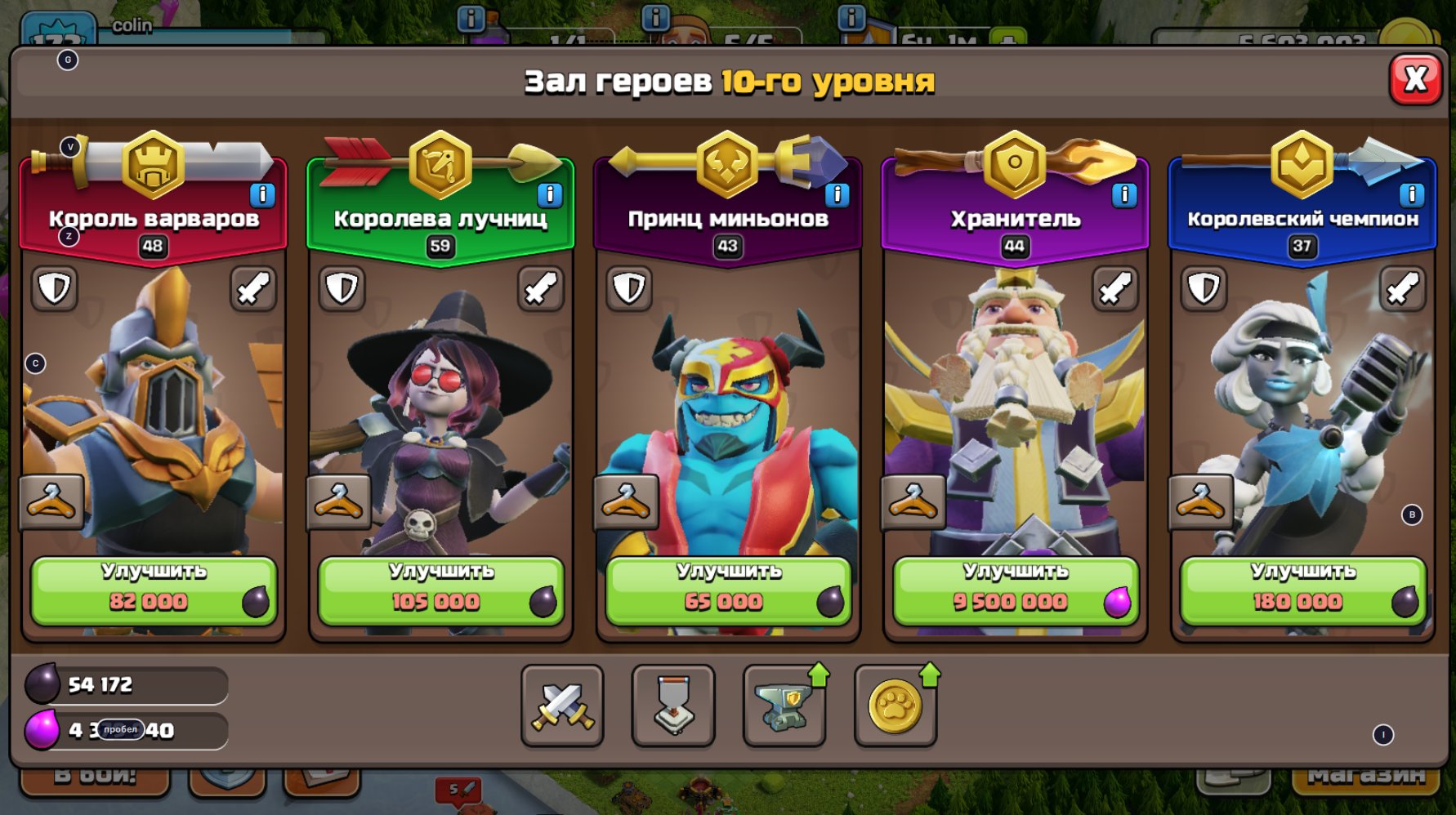1456x815 pixels.
Task: Expand info panel for Хранитель
Action: [x=1125, y=194]
